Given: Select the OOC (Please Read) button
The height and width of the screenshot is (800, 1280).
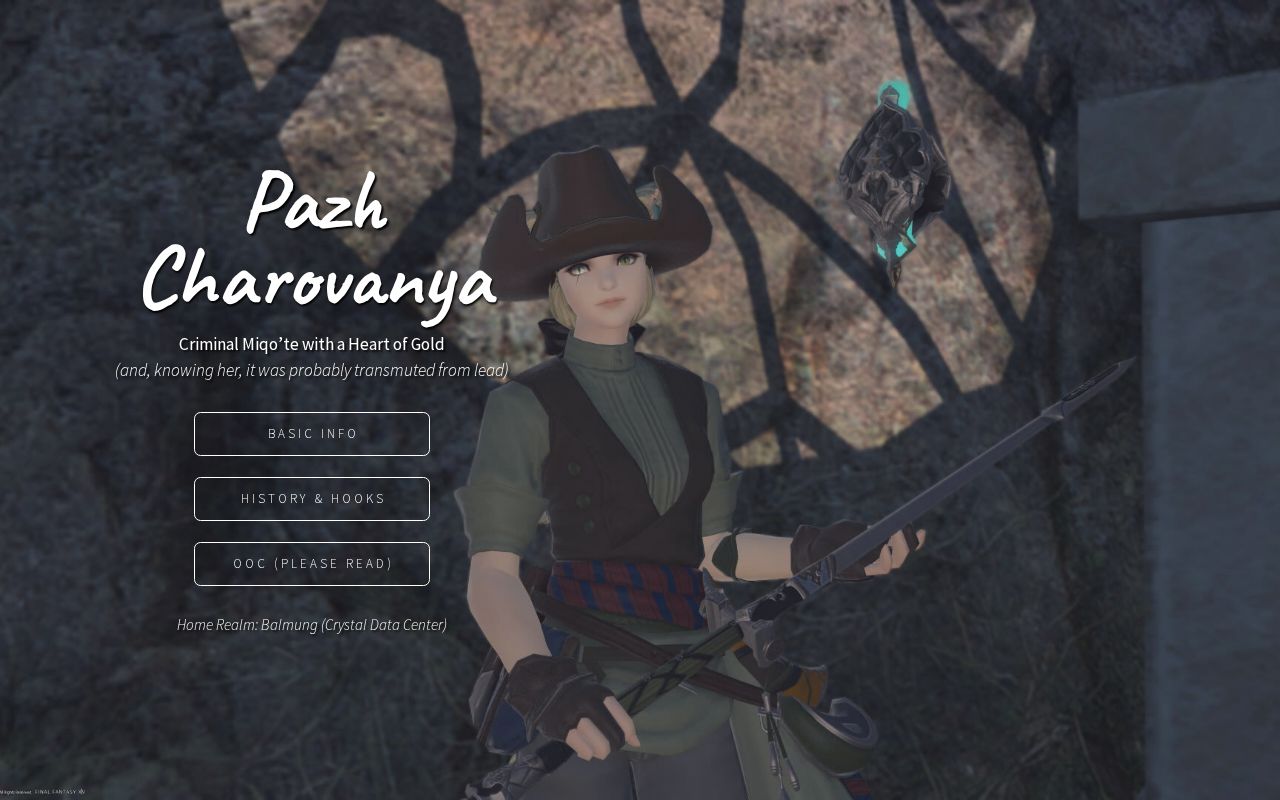Looking at the screenshot, I should pos(312,564).
